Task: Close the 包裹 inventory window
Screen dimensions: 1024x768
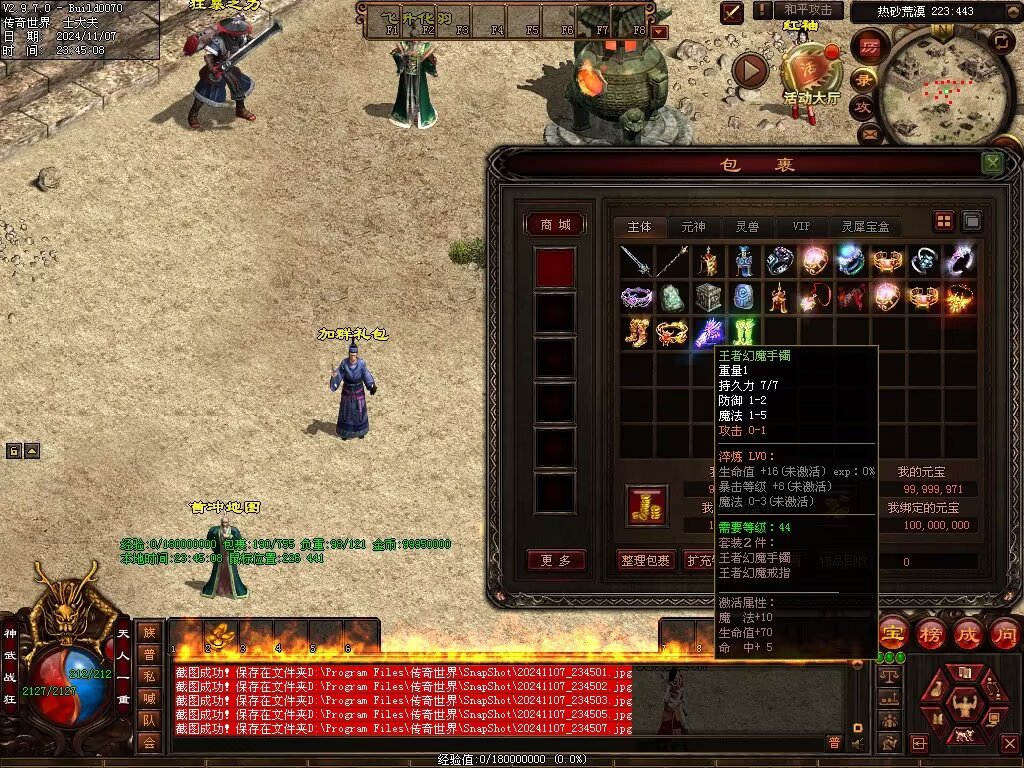Action: (x=992, y=163)
